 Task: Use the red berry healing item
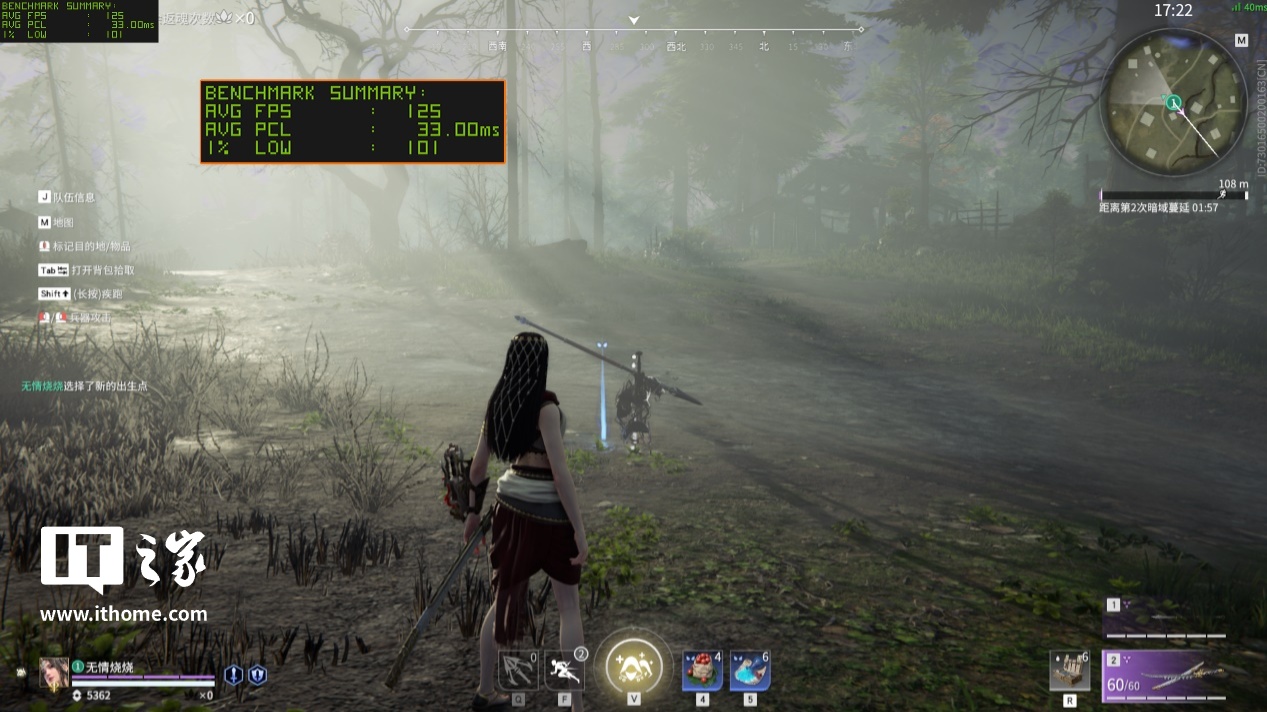[702, 670]
